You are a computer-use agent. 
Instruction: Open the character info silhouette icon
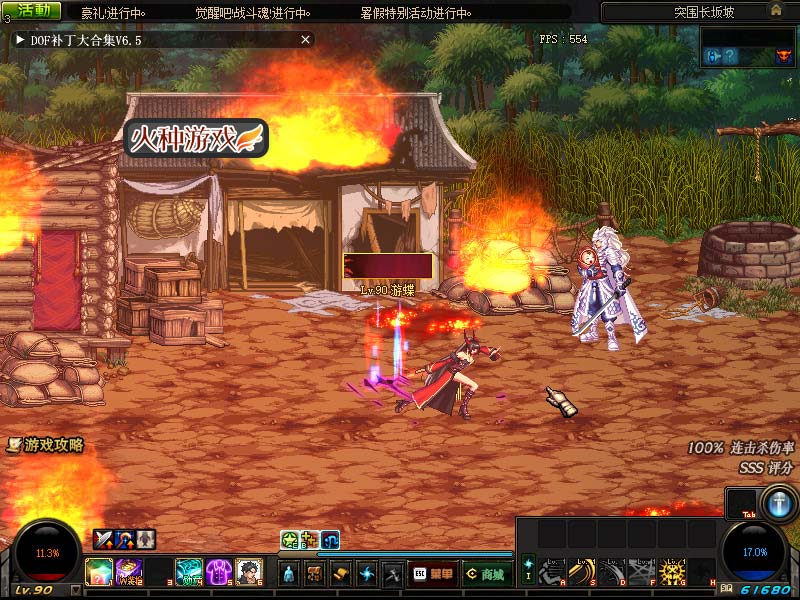tap(288, 574)
